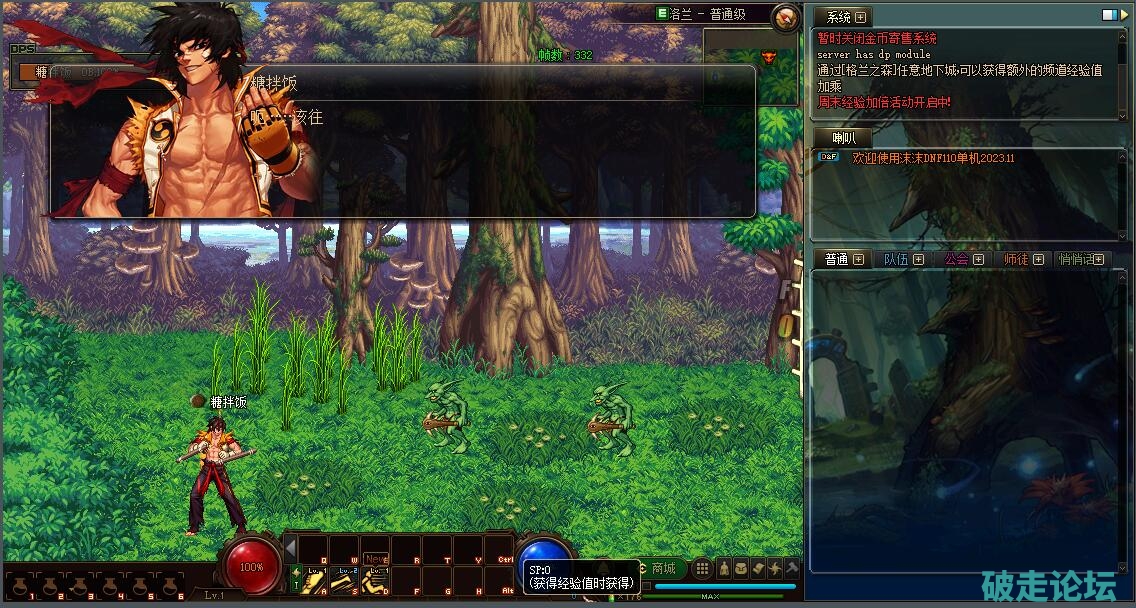Viewport: 1136px width, 608px height.
Task: Open the 系统 system chat tab
Action: [x=840, y=17]
